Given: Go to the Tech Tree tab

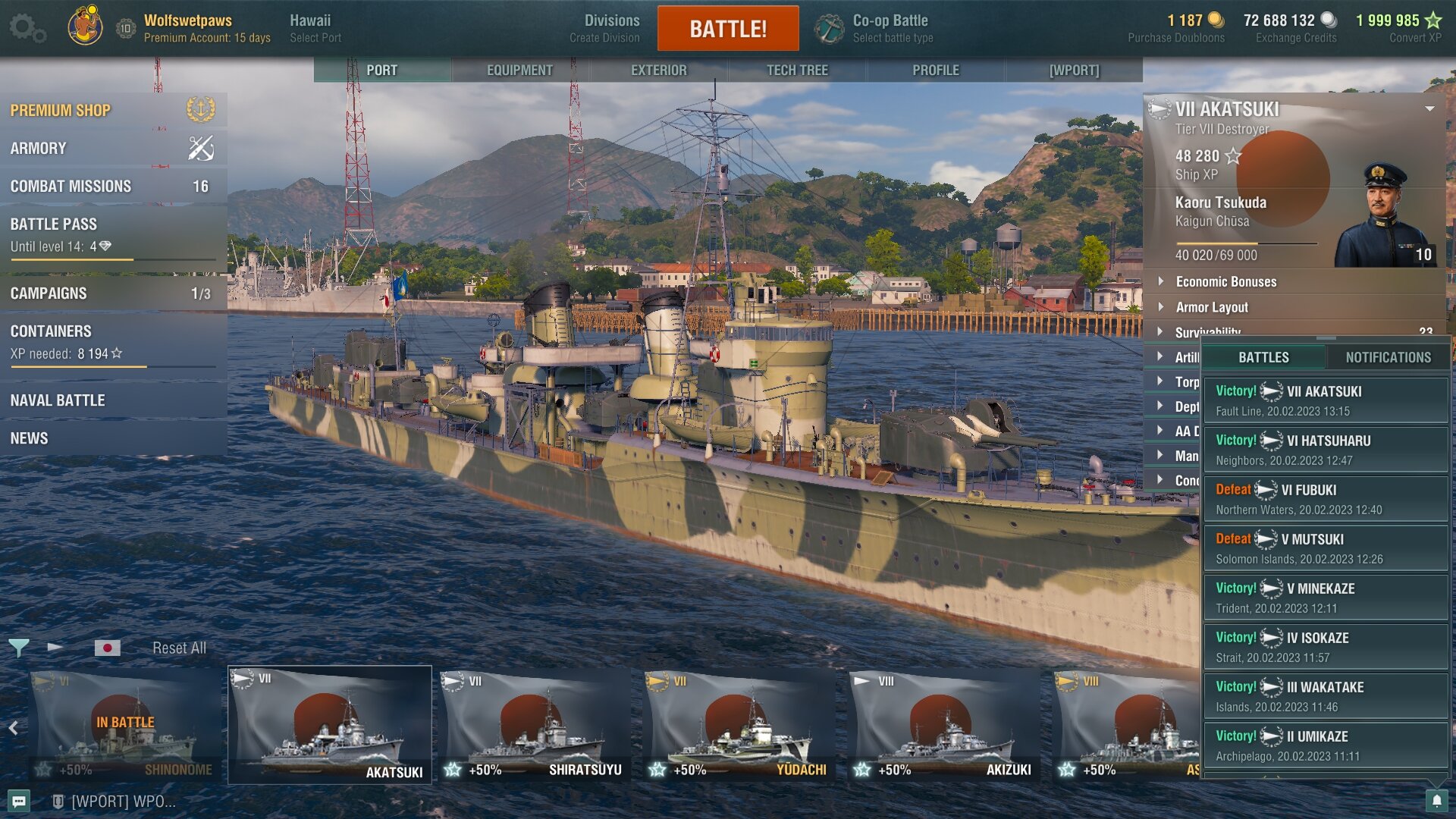Looking at the screenshot, I should (x=797, y=70).
